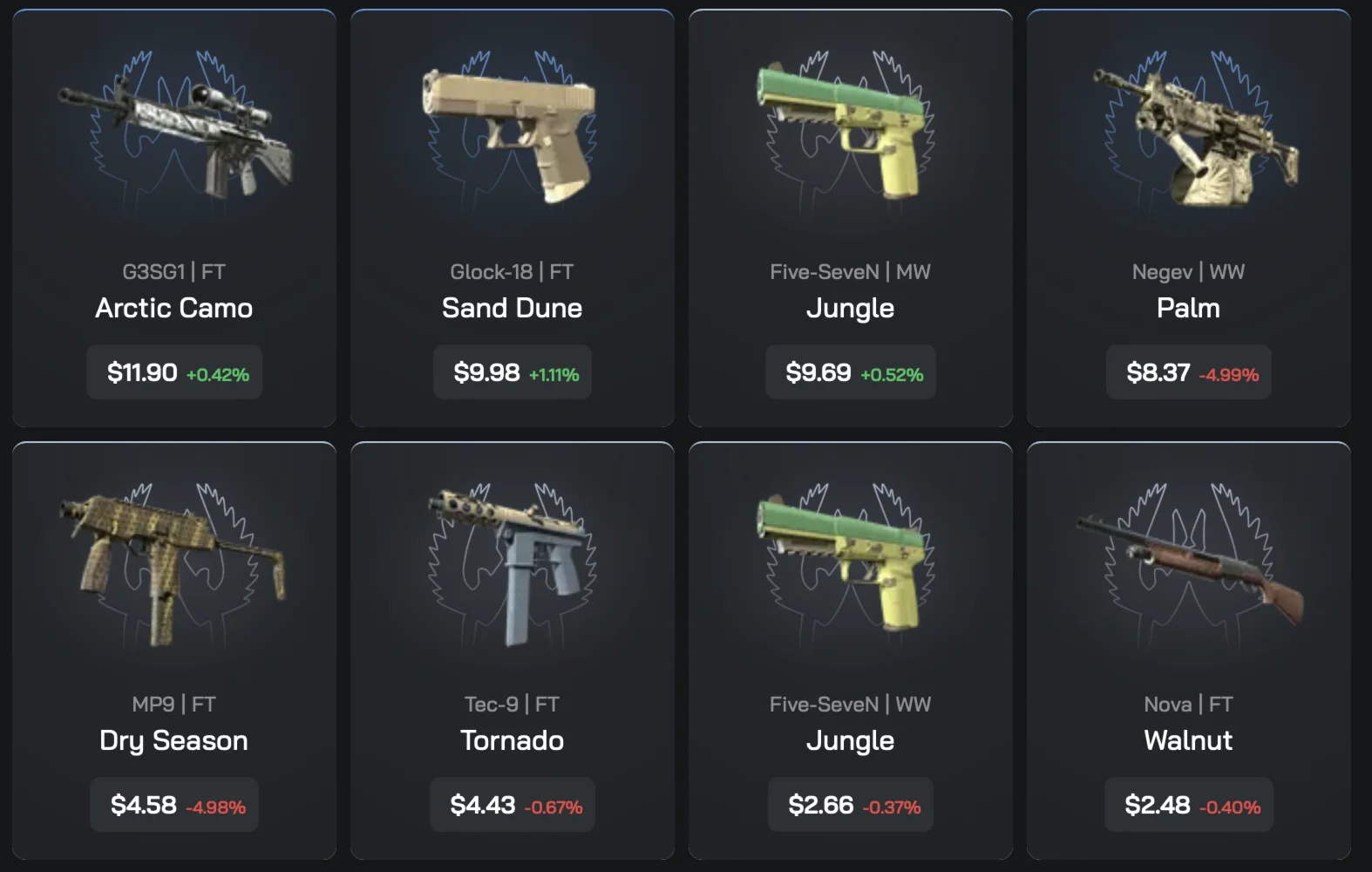Screen dimensions: 1372x872
Task: Select the Tornado item name
Action: tap(512, 740)
